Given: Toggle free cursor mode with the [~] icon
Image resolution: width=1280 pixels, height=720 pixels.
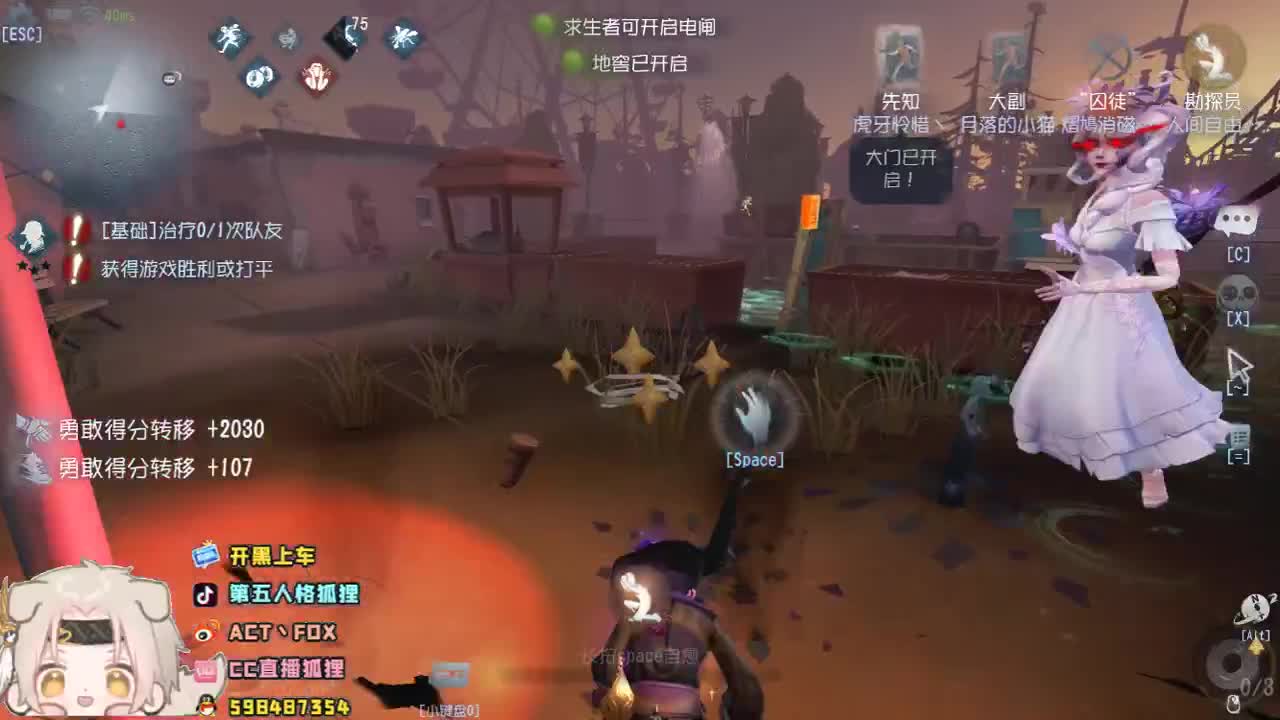Looking at the screenshot, I should point(1238,368).
